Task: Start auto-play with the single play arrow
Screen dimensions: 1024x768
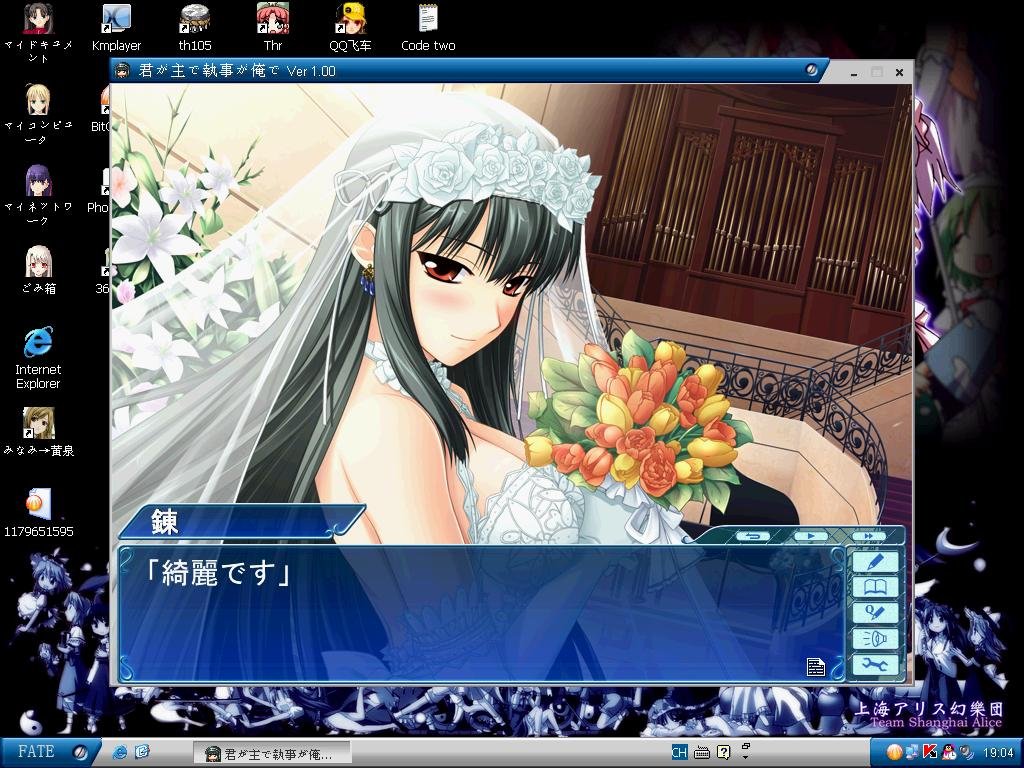Action: pyautogui.click(x=810, y=536)
